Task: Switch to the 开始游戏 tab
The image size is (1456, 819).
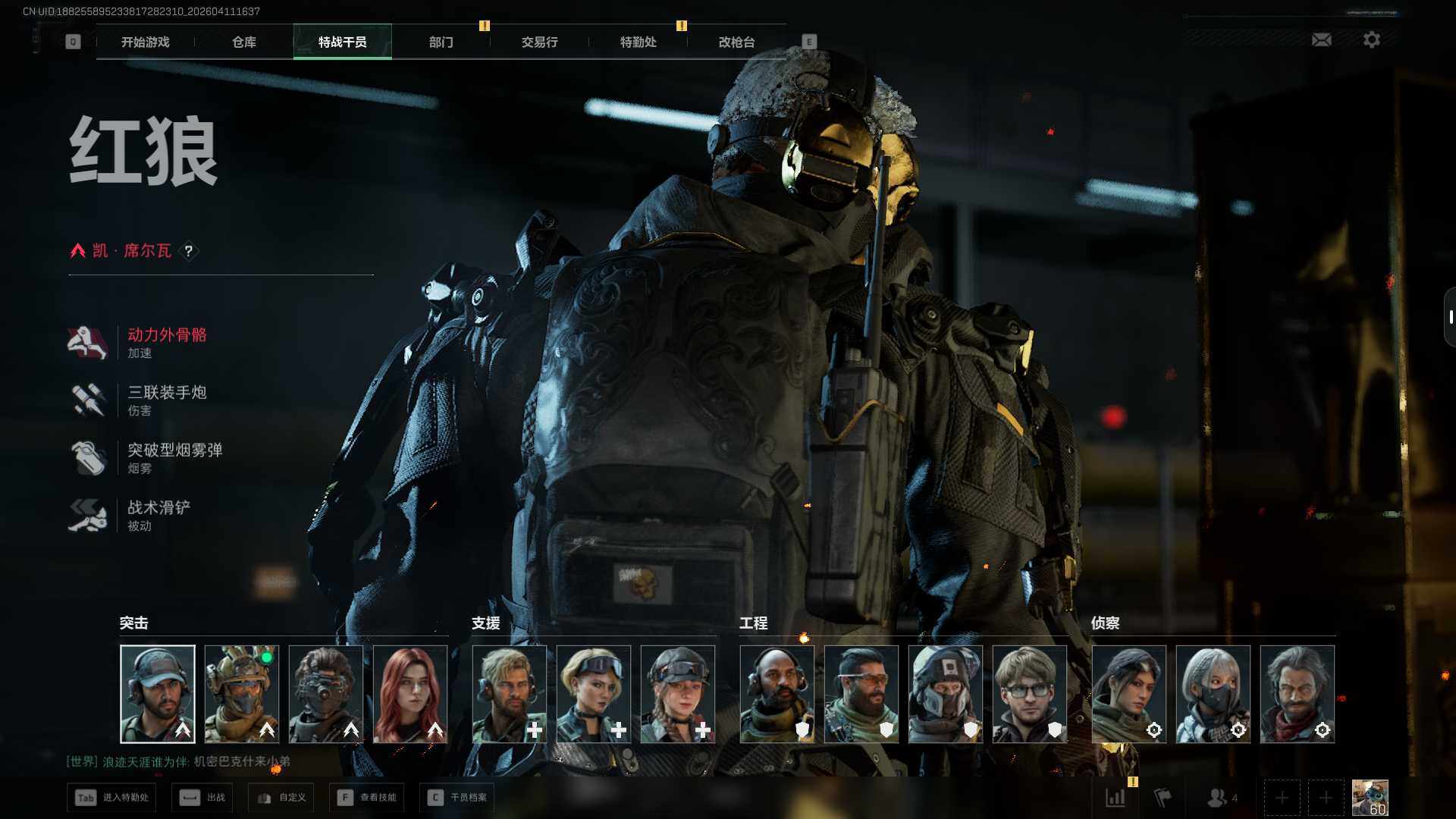Action: pyautogui.click(x=146, y=42)
